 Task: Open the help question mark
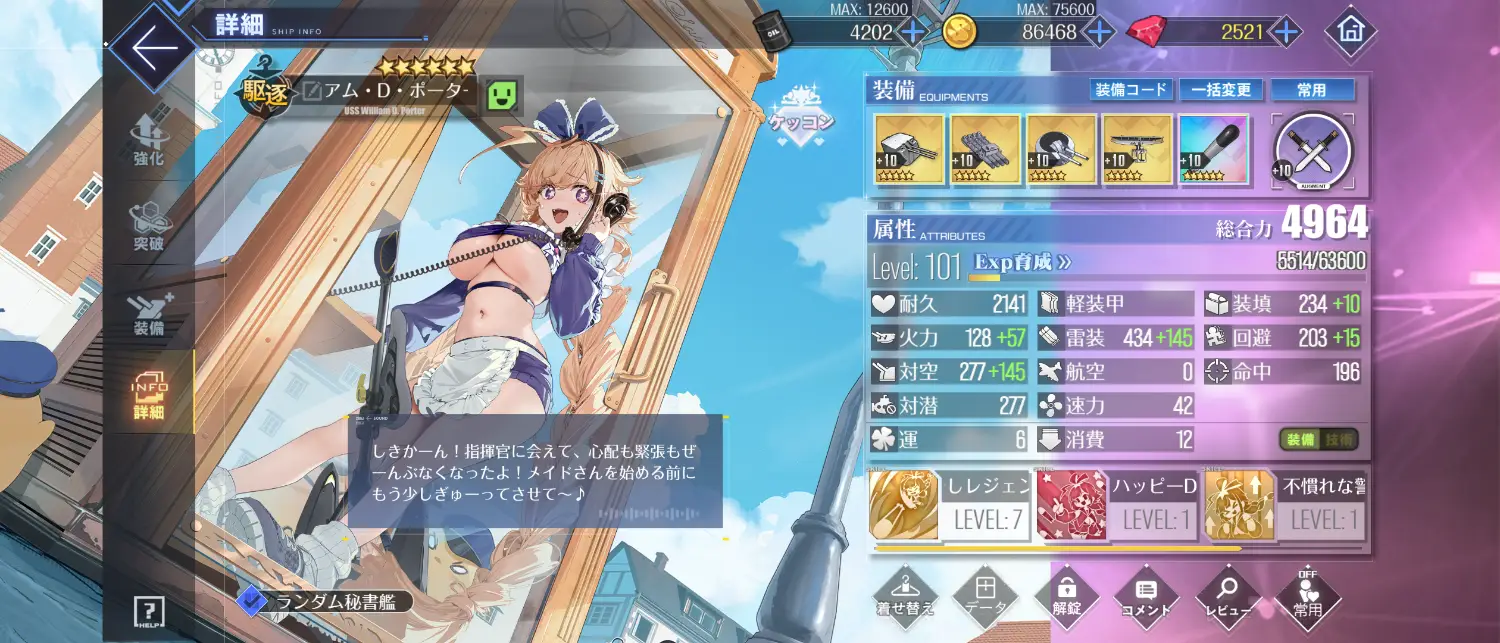pyautogui.click(x=149, y=610)
